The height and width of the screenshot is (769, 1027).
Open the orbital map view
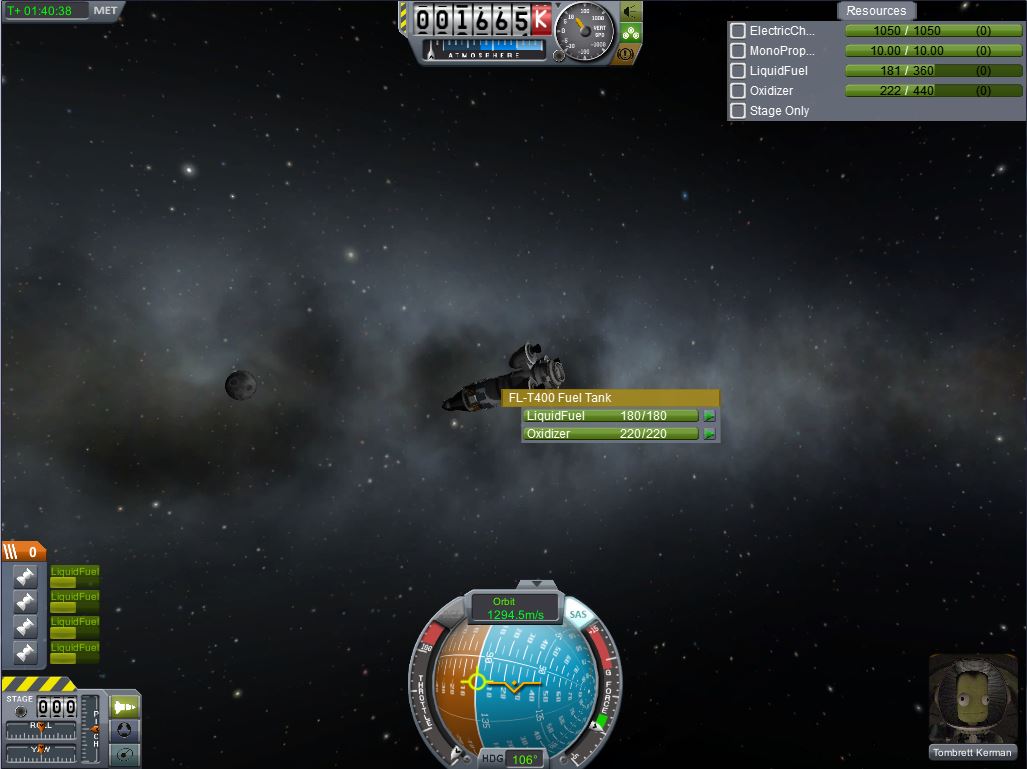125,754
